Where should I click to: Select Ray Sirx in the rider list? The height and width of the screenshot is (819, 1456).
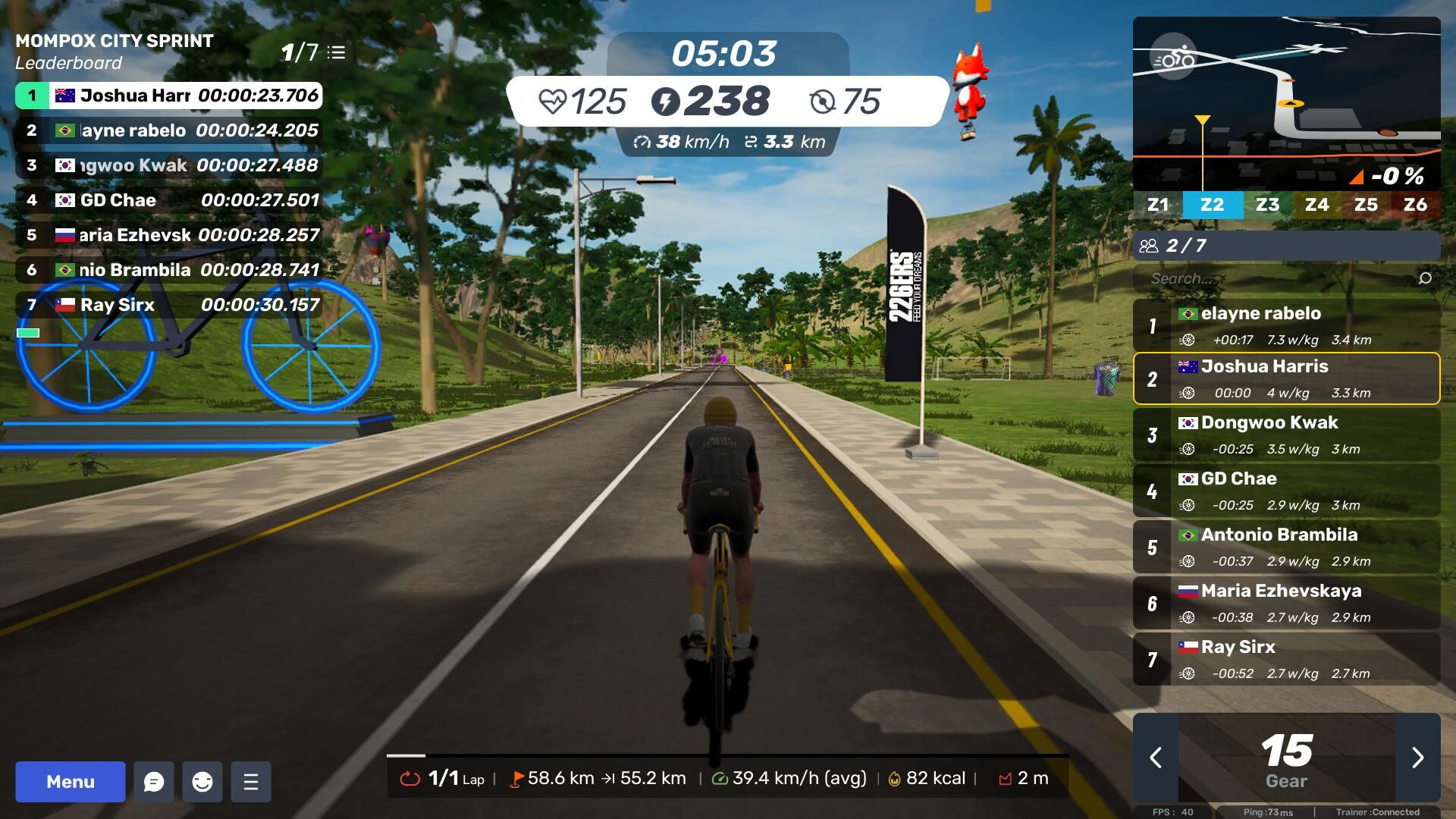[x=1286, y=659]
